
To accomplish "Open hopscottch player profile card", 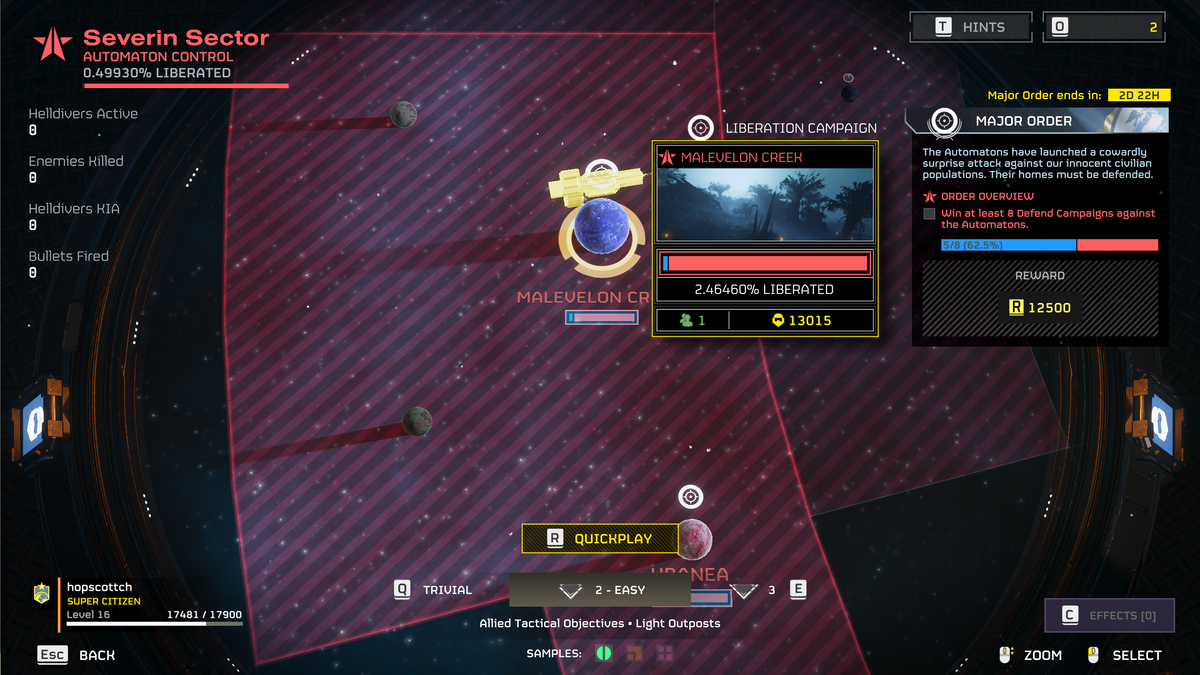I will pyautogui.click(x=140, y=601).
